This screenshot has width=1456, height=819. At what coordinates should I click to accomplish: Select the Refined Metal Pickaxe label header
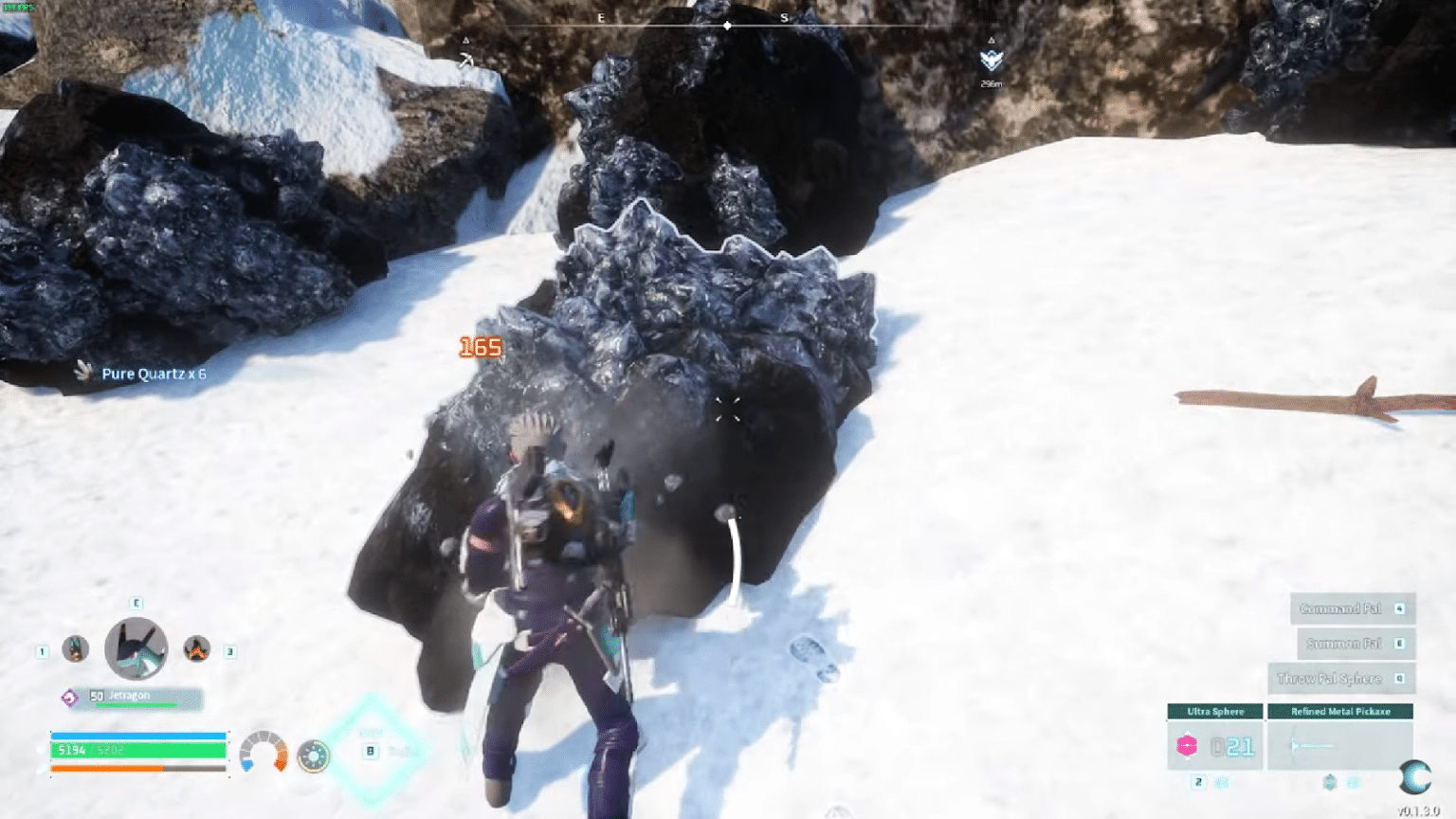[1341, 712]
